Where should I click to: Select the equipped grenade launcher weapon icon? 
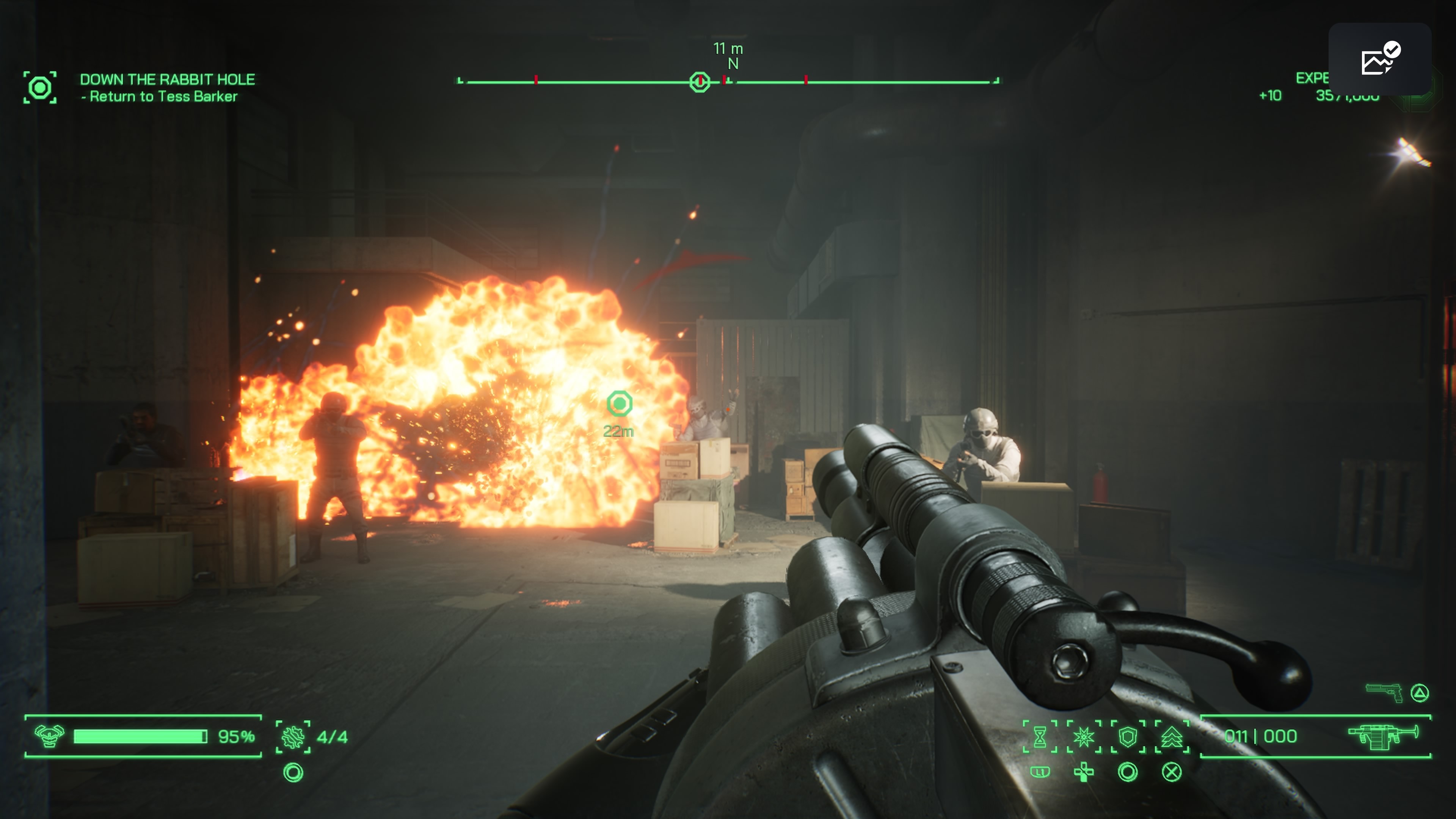(1382, 736)
